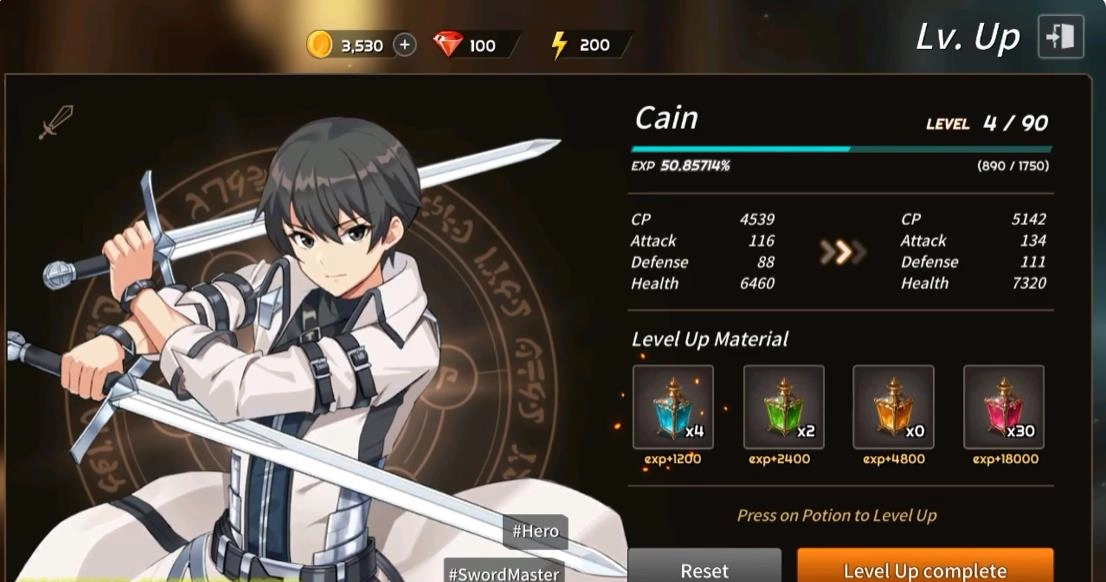The height and width of the screenshot is (582, 1106).
Task: Add more gold with the plus button
Action: pos(404,45)
